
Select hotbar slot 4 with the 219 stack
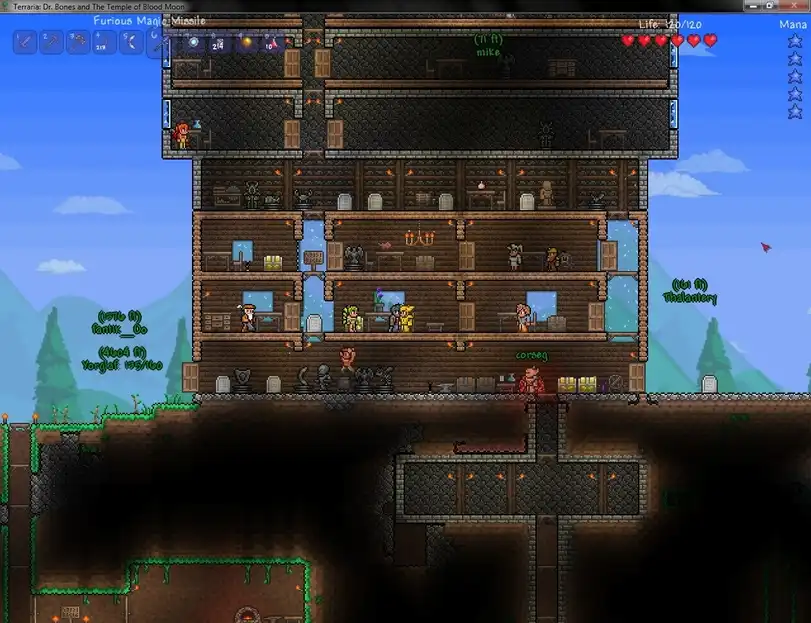pyautogui.click(x=105, y=42)
